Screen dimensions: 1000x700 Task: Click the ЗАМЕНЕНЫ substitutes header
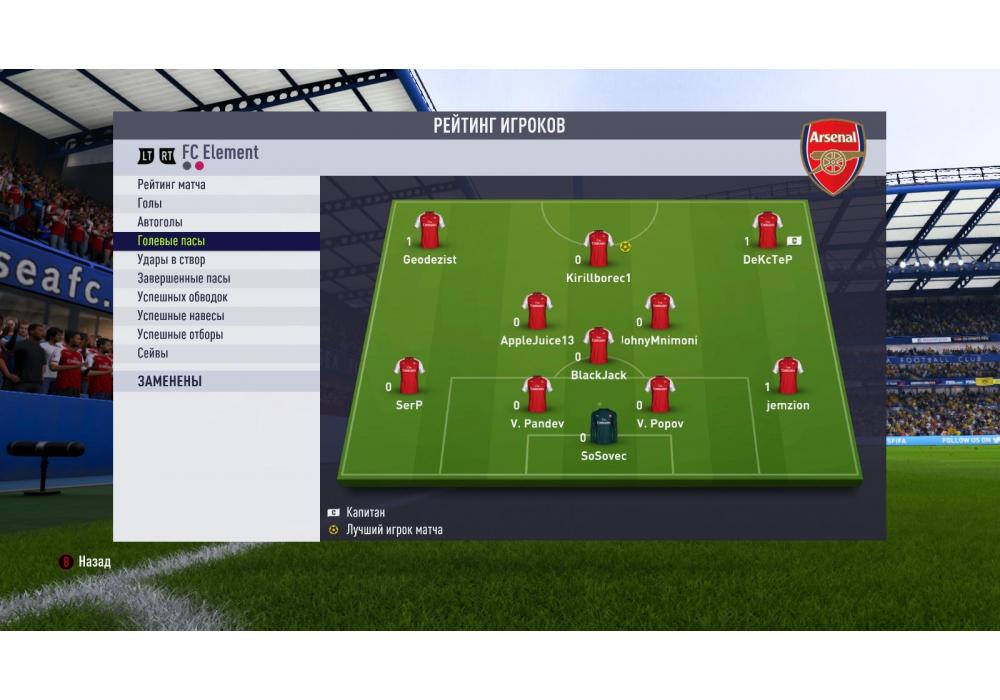point(170,381)
